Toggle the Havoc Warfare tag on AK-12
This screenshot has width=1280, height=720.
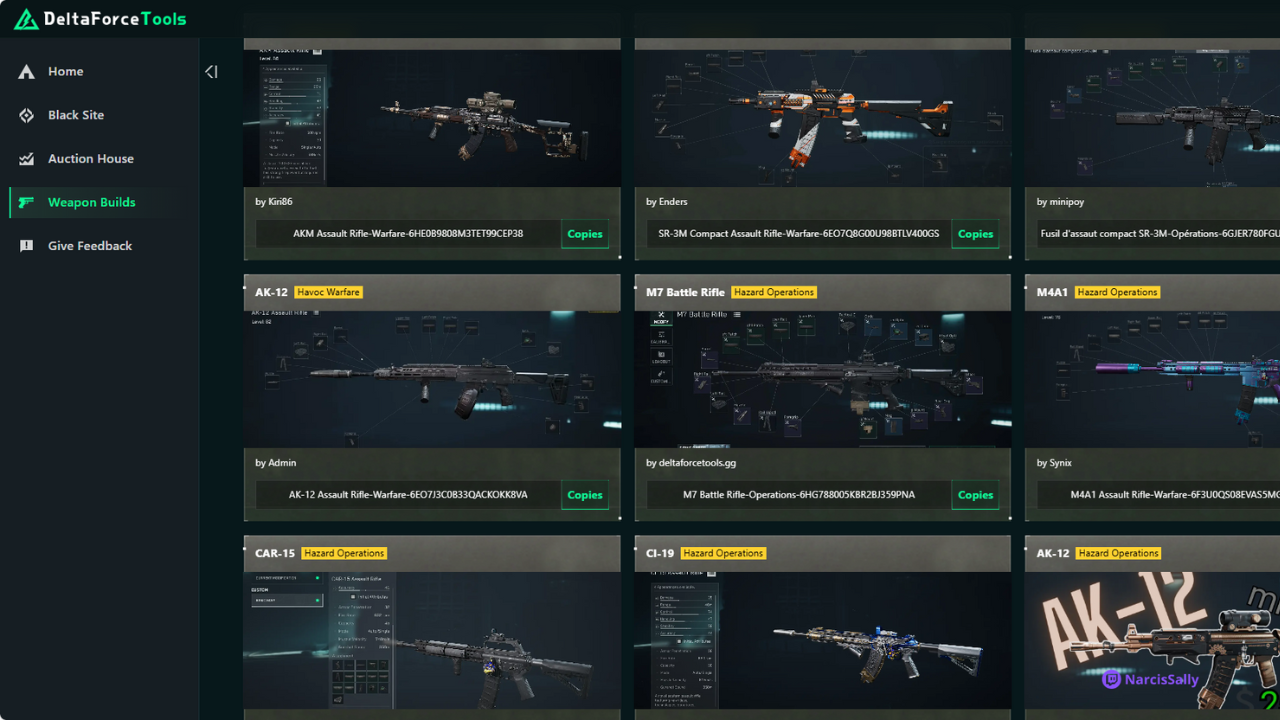click(x=328, y=292)
